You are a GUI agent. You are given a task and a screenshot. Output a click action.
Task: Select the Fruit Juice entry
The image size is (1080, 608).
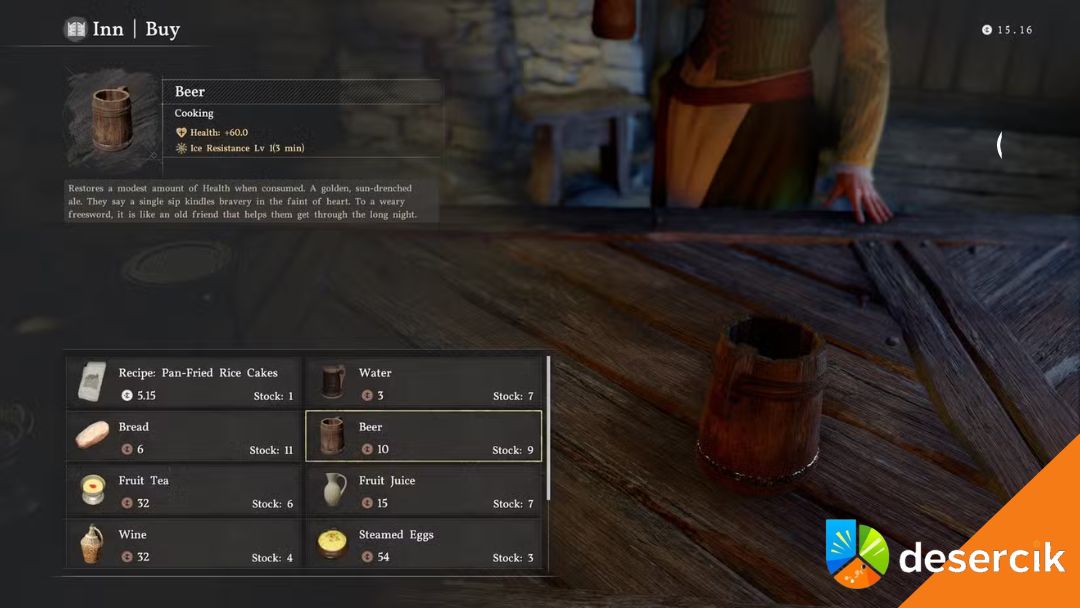point(423,491)
